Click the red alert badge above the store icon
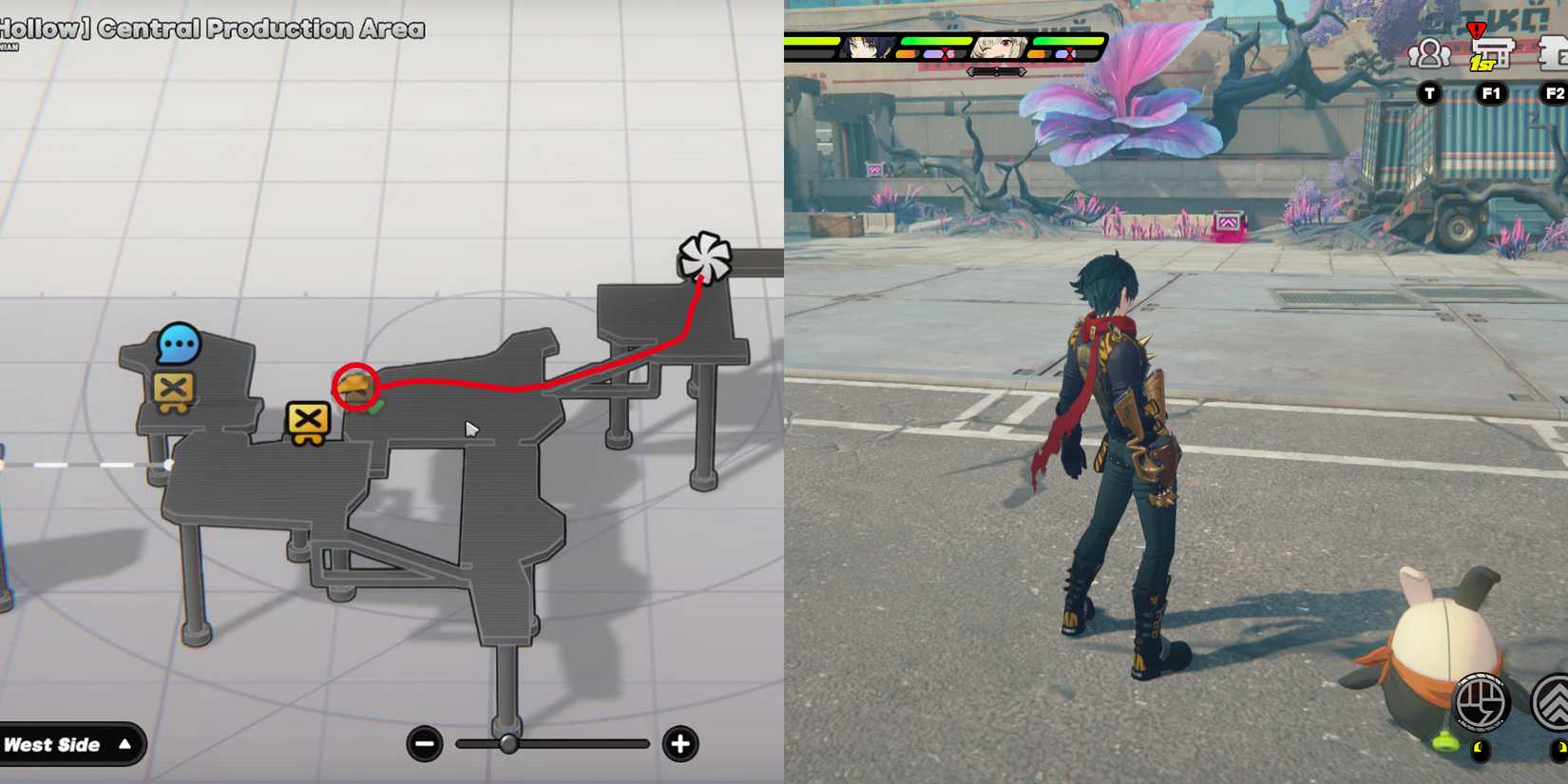This screenshot has height=784, width=1568. 1476,28
